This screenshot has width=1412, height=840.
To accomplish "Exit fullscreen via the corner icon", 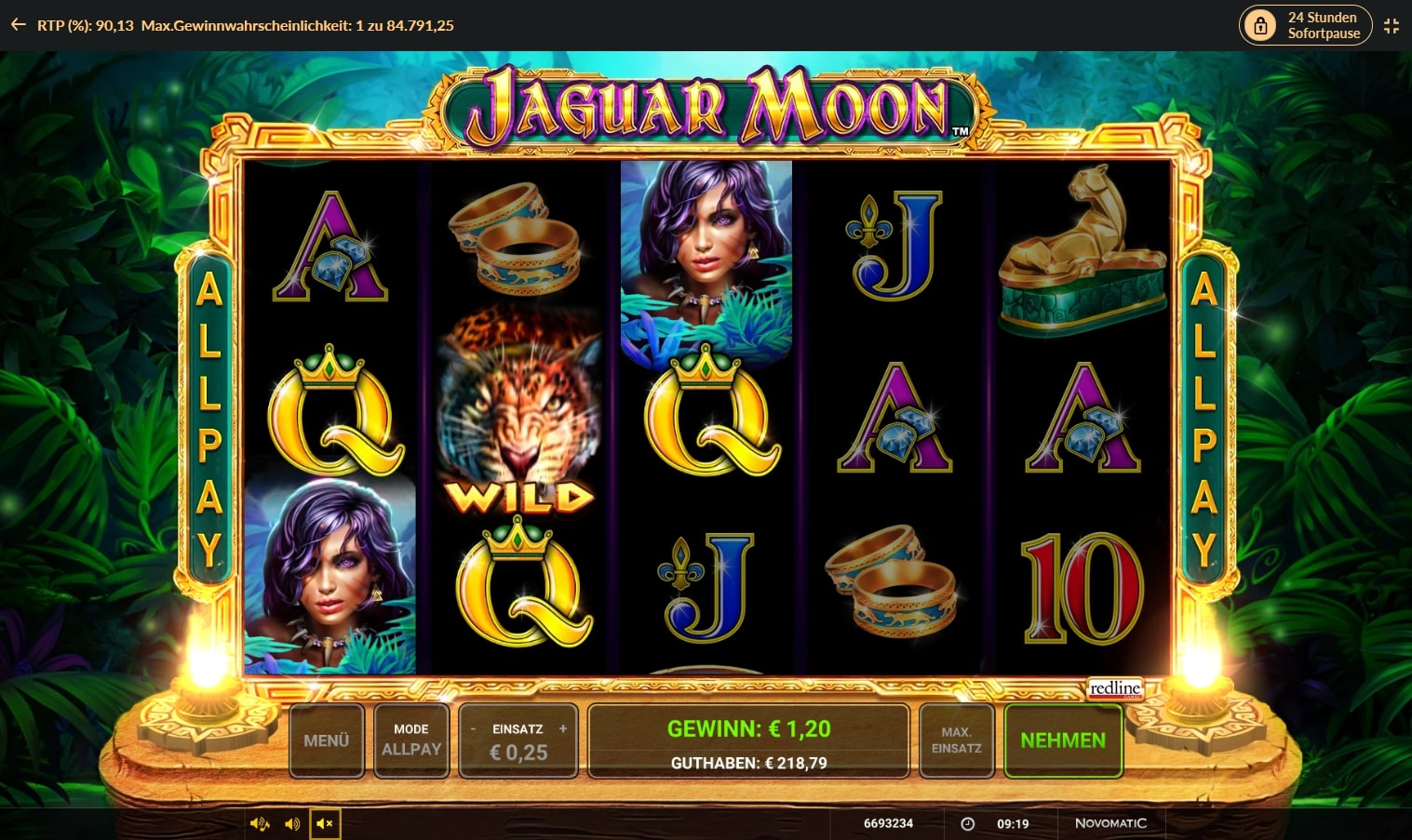I will 1392,26.
